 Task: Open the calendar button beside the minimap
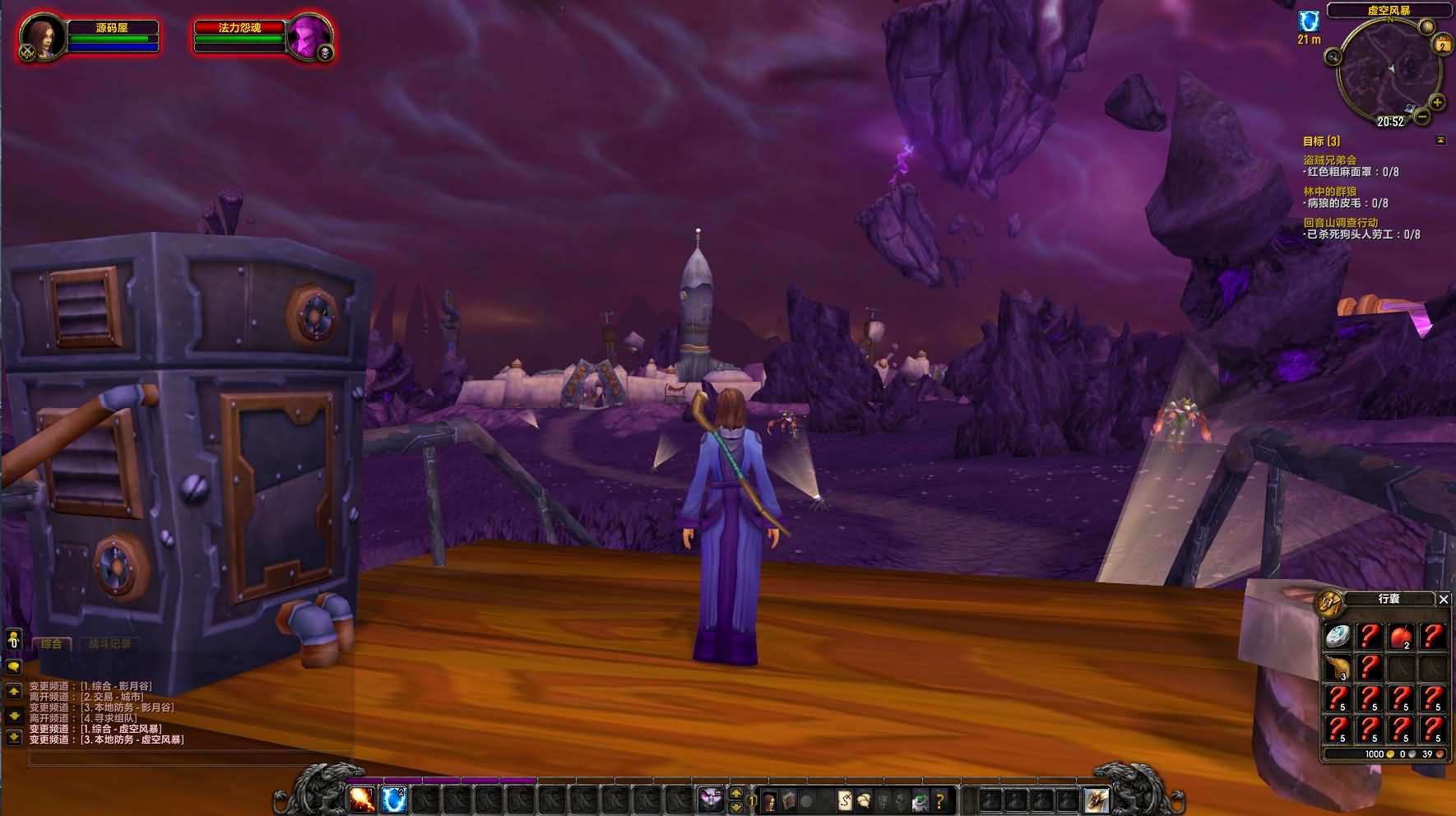pos(1442,45)
